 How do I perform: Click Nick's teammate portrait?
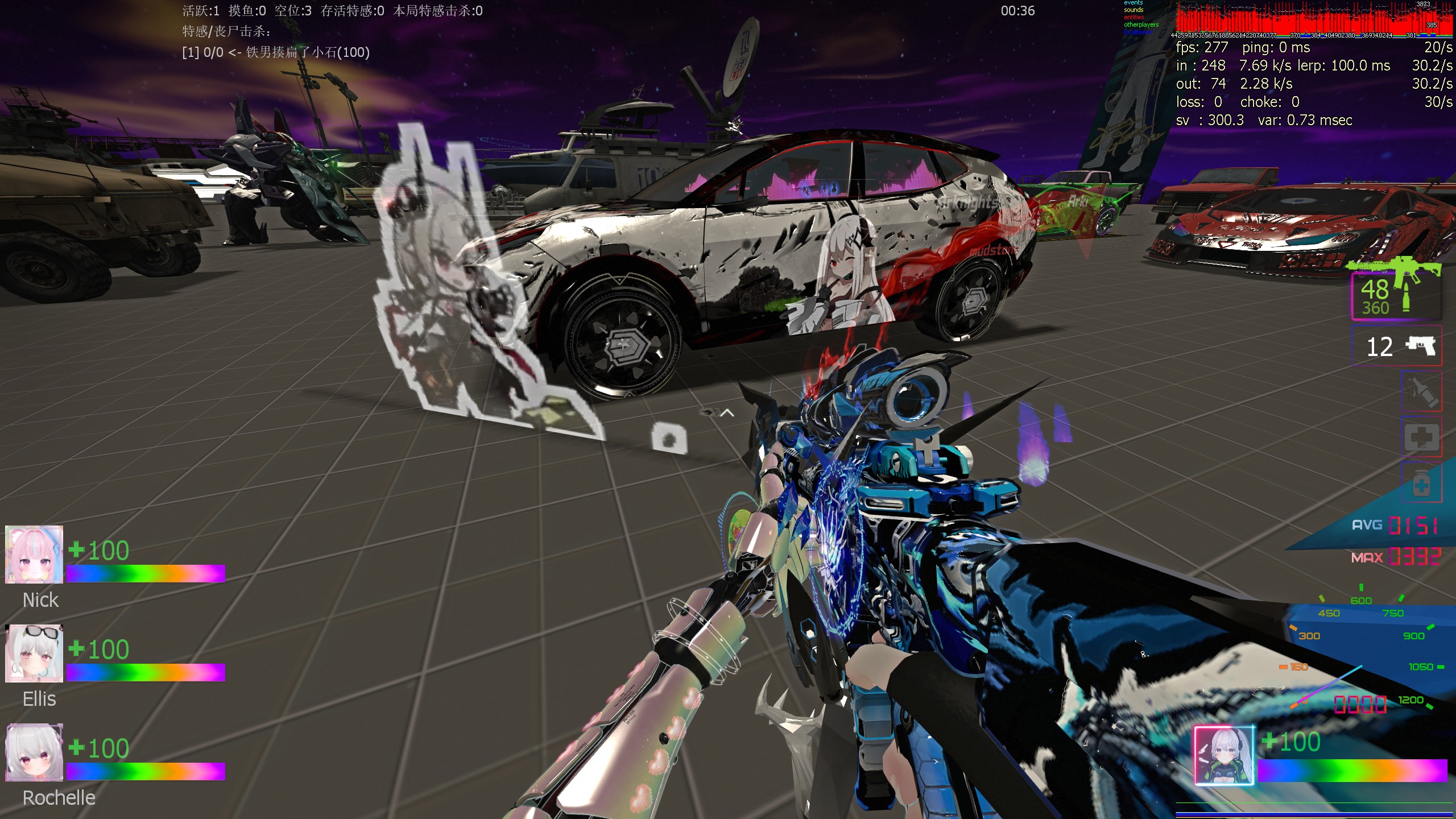tap(34, 555)
